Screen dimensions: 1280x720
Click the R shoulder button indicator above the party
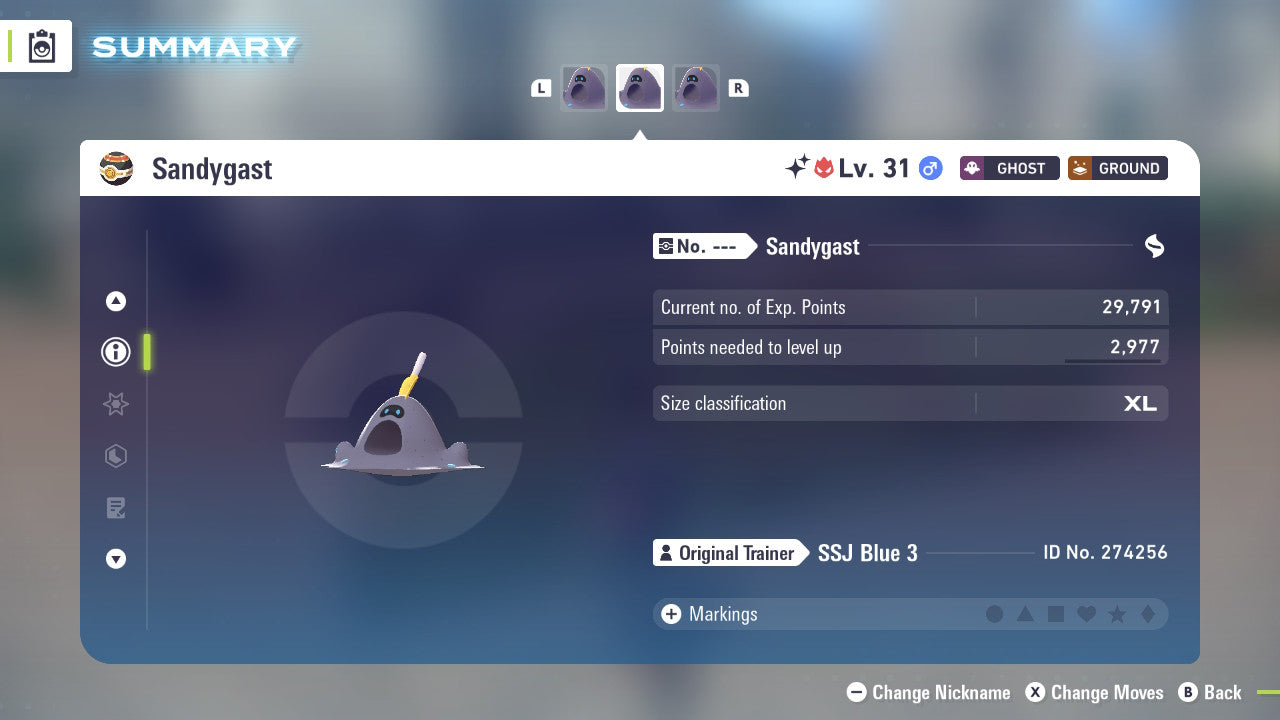pos(738,88)
